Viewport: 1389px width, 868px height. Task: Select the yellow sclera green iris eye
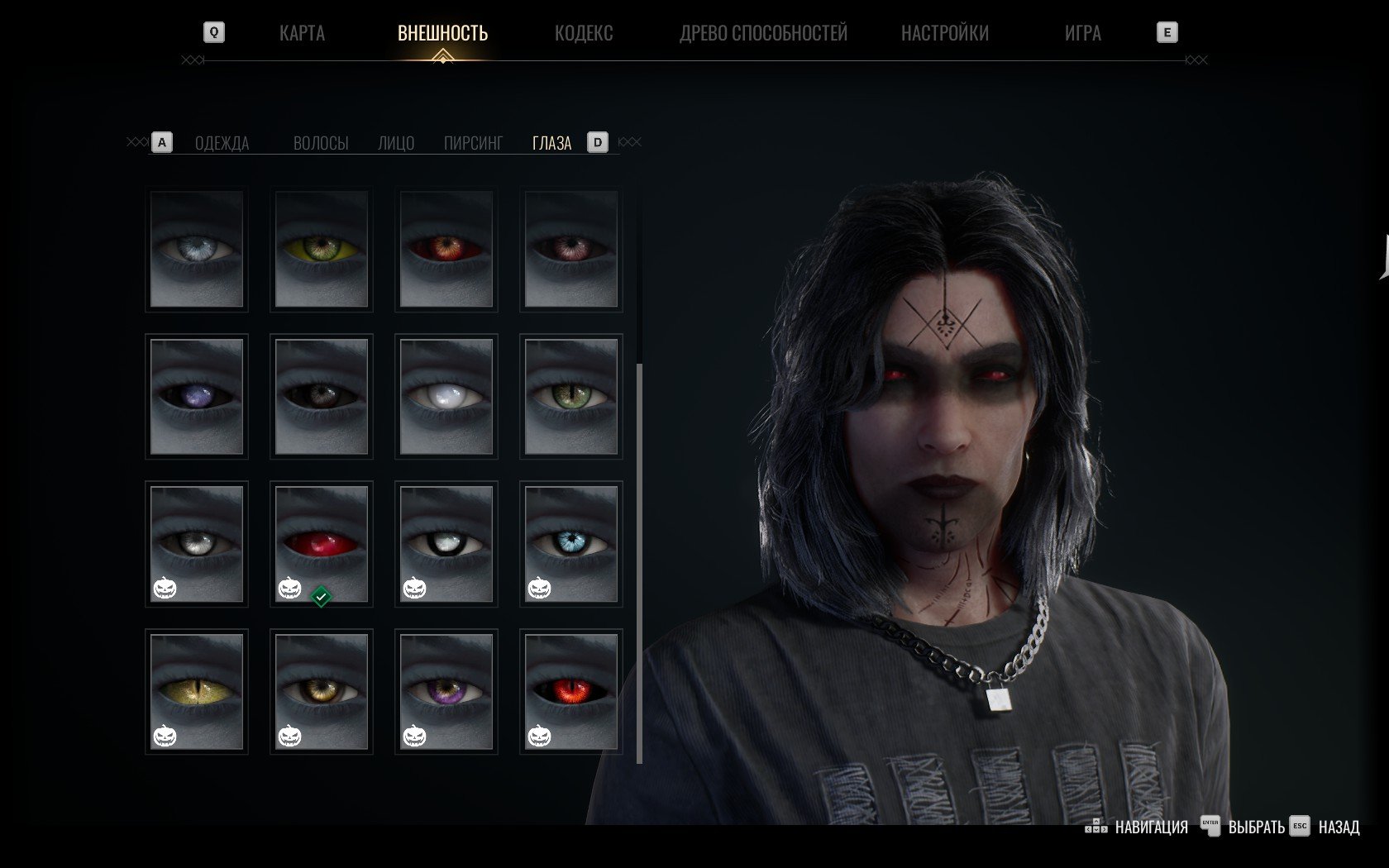tap(322, 249)
